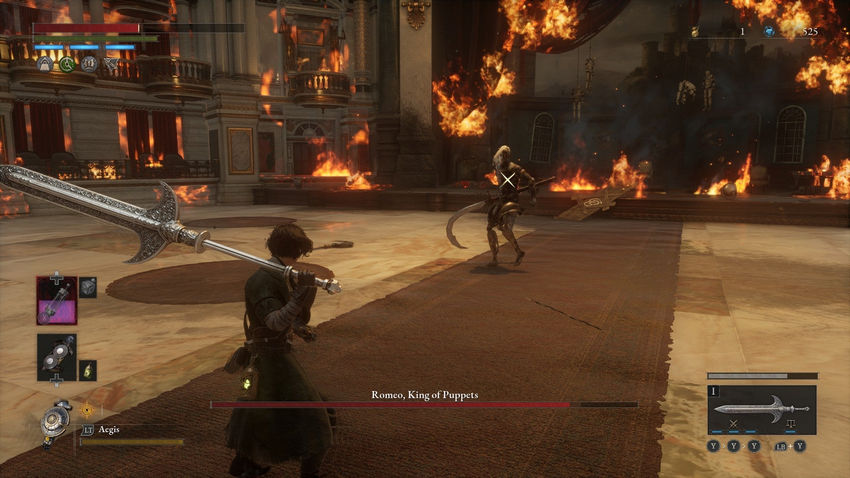
Task: Select the equipped greatsword weapon panel
Action: [x=761, y=409]
